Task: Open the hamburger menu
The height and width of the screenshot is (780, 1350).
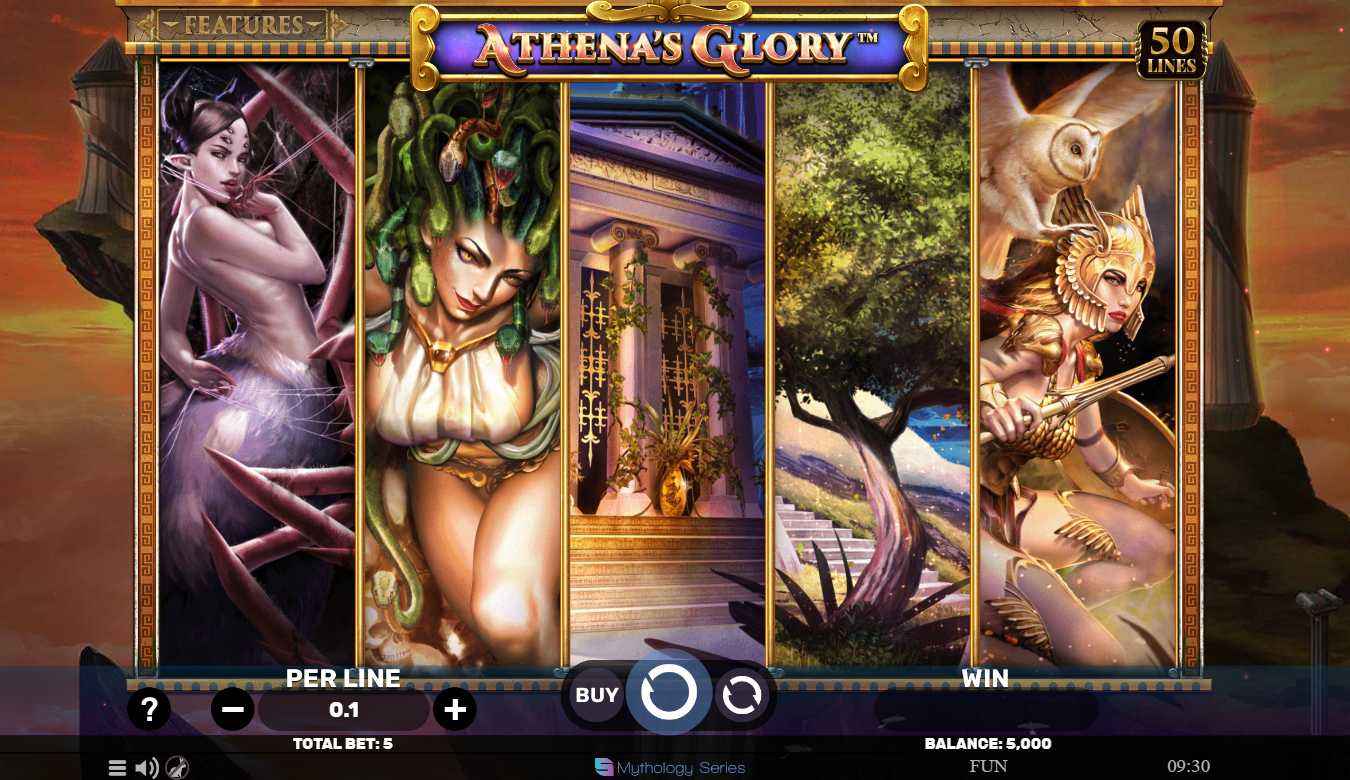Action: point(117,768)
